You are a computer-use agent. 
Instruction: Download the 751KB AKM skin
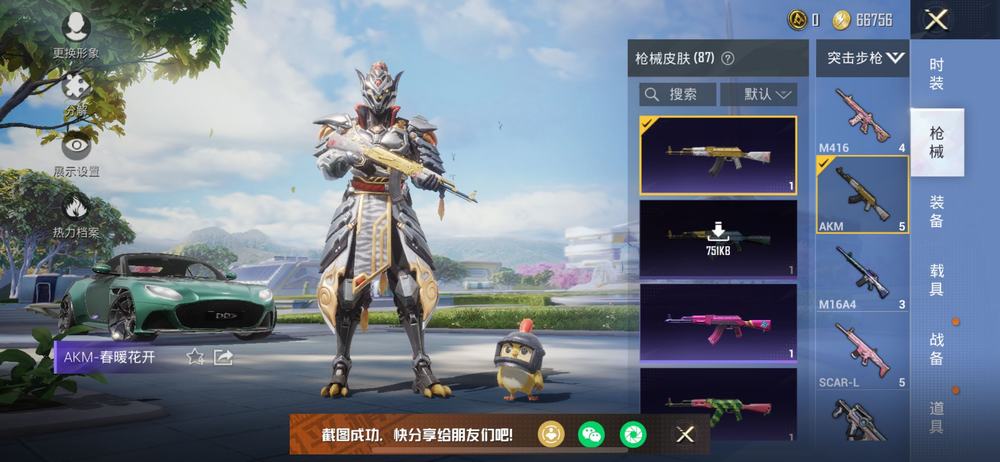tap(718, 238)
